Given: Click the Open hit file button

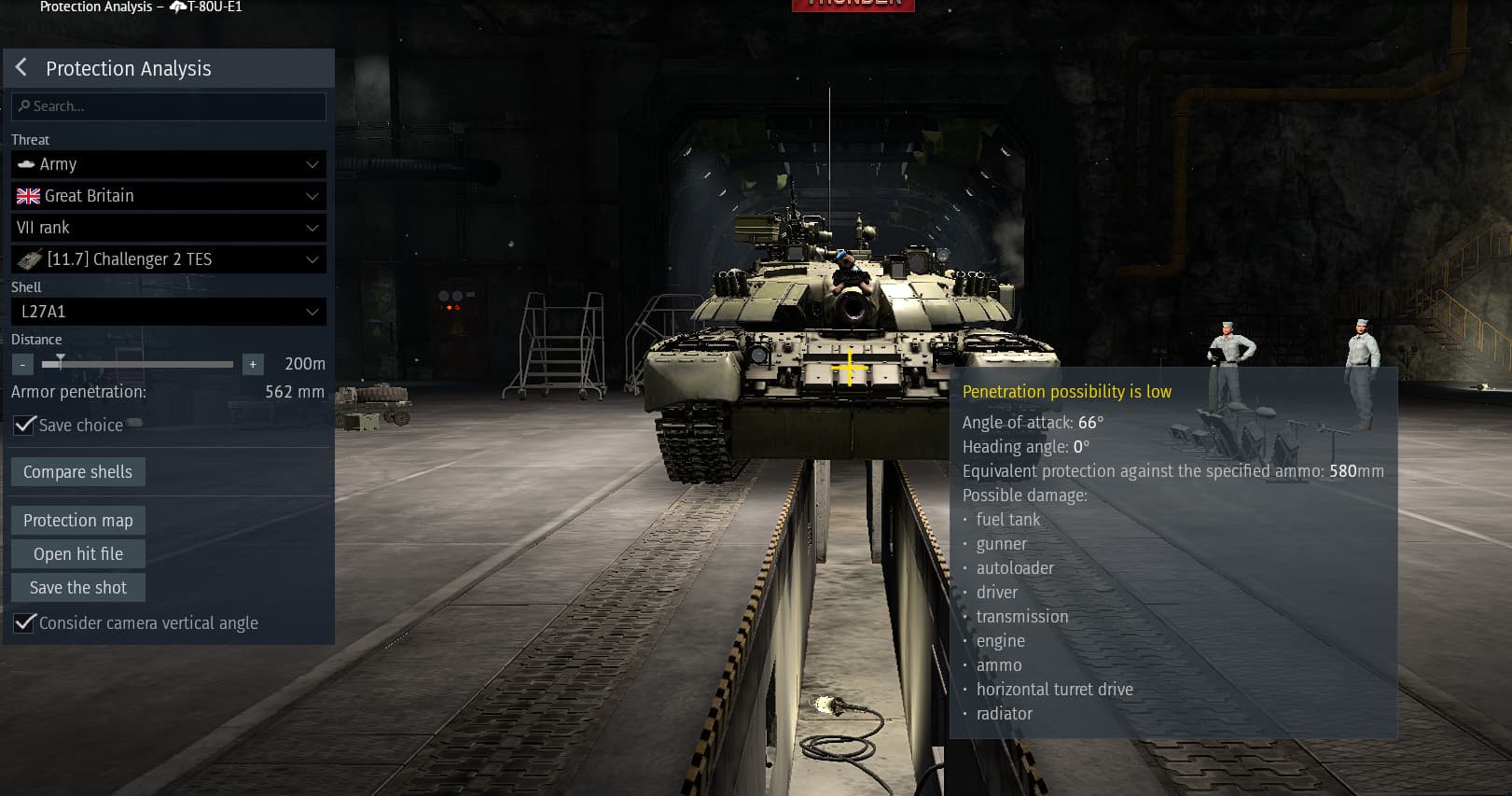Looking at the screenshot, I should (x=77, y=554).
